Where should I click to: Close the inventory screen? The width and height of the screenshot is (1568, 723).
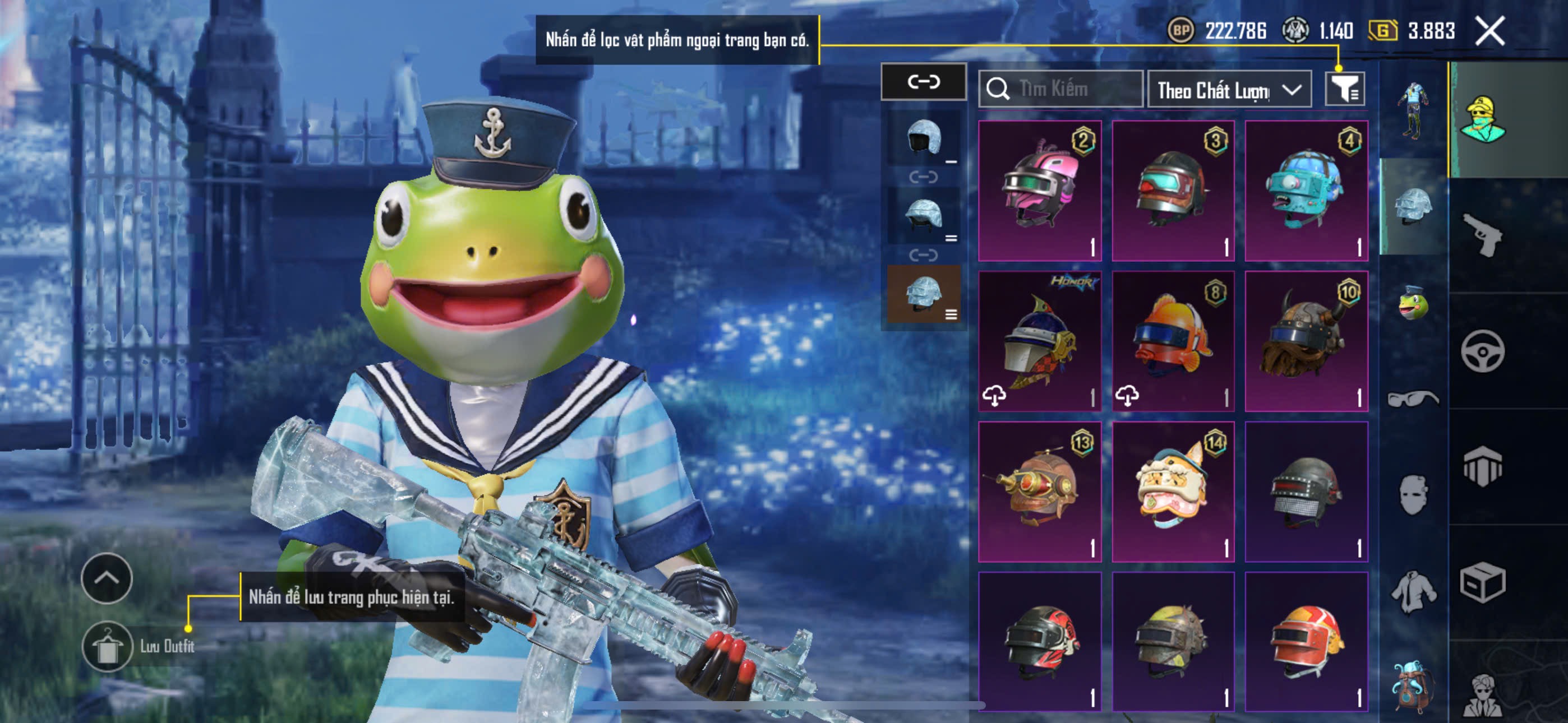(x=1489, y=30)
